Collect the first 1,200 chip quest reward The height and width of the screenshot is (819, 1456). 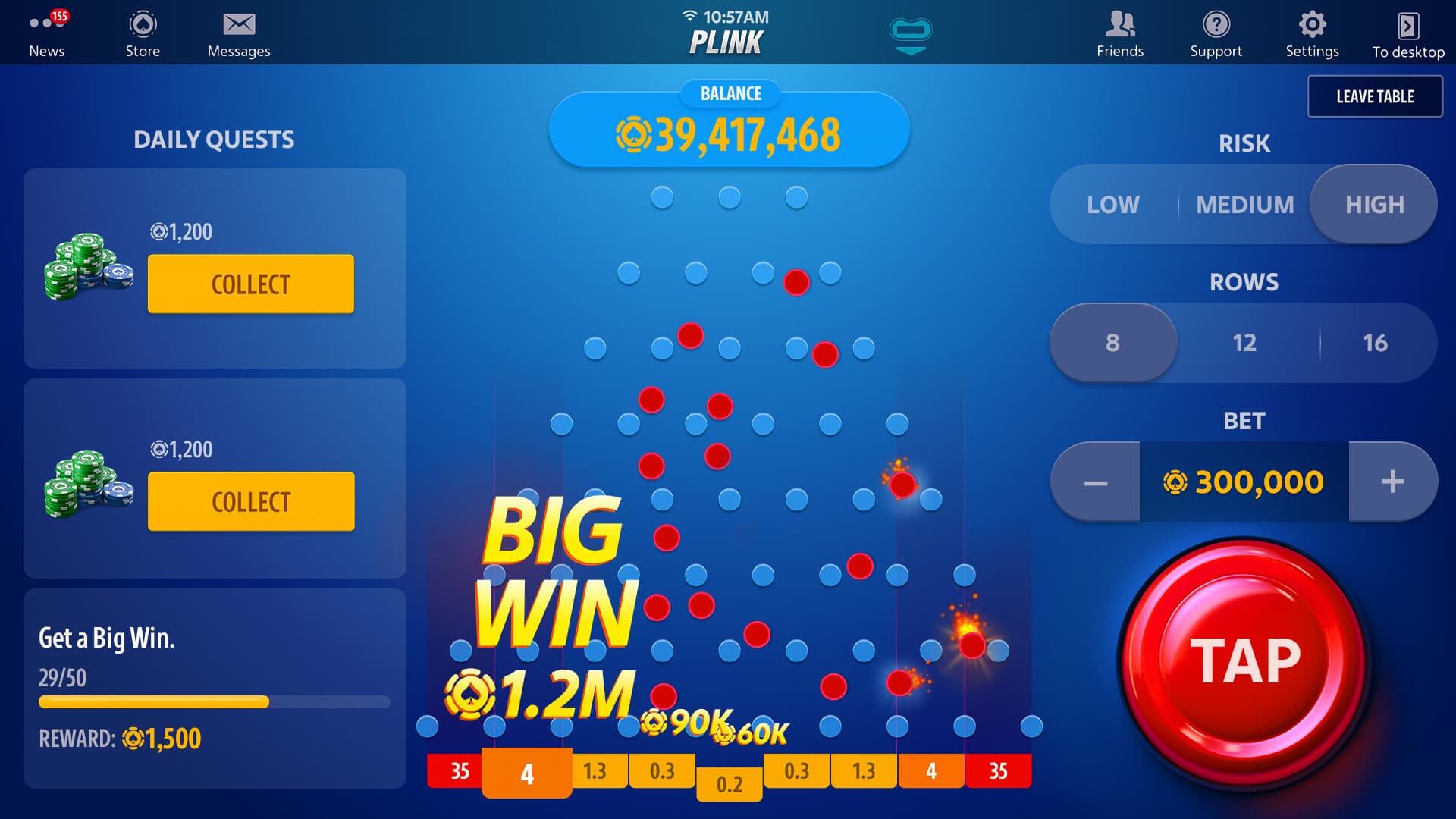[250, 284]
